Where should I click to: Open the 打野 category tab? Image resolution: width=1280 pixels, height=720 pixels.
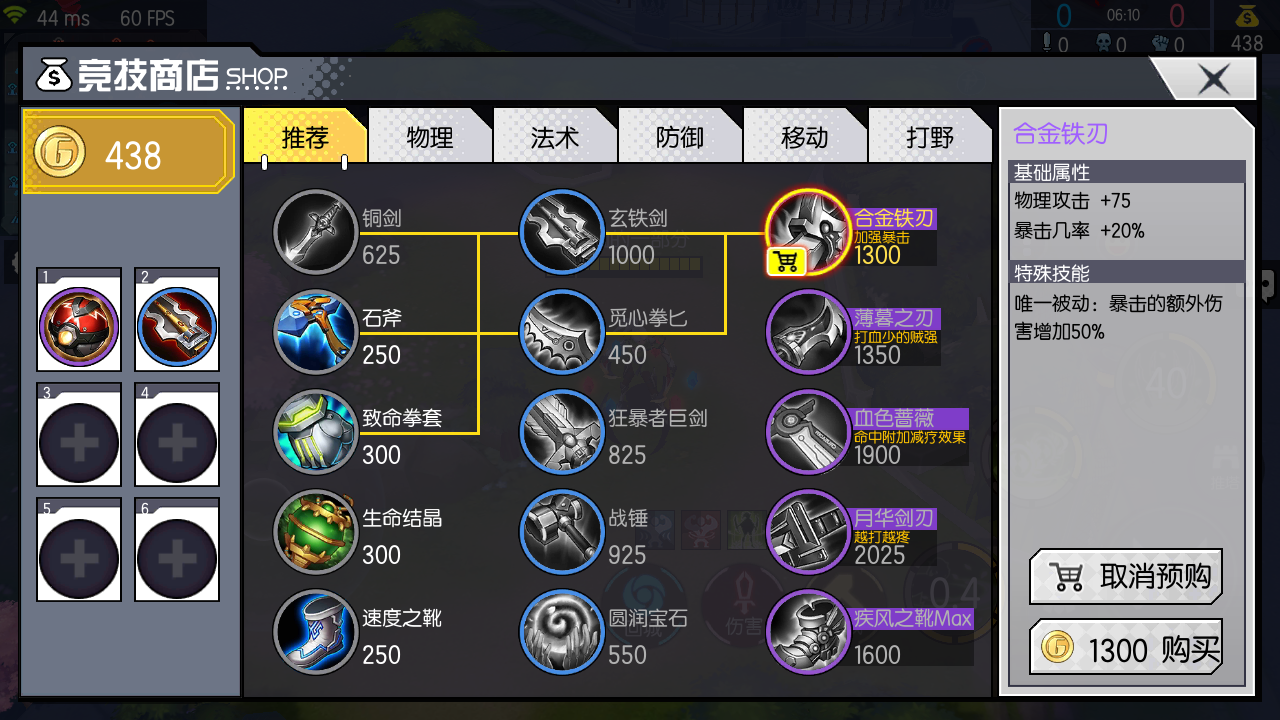930,137
